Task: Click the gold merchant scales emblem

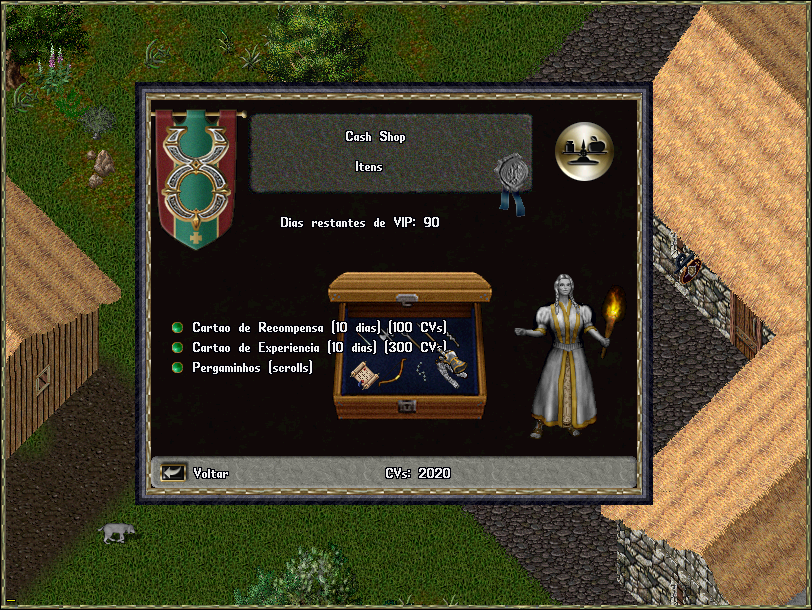Action: coord(584,150)
